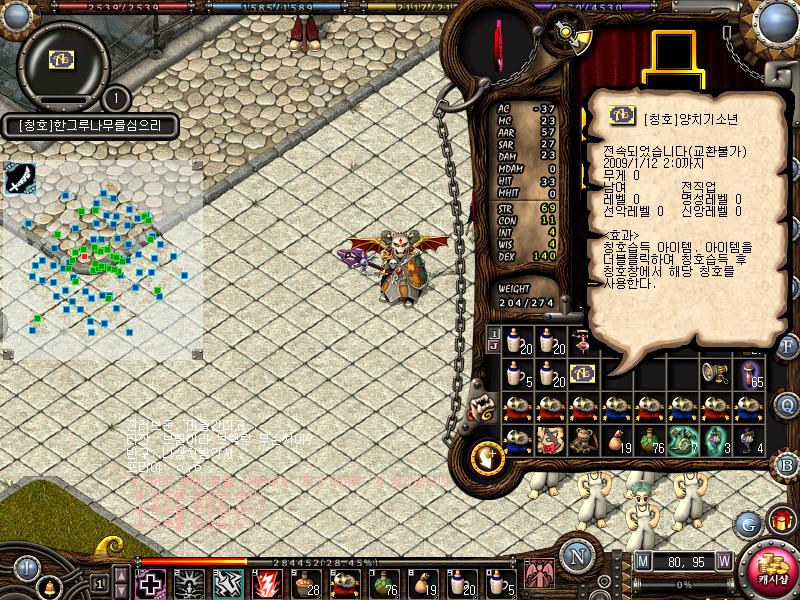Select the yellow title item in inventory
This screenshot has height=600, width=800.
pyautogui.click(x=582, y=373)
